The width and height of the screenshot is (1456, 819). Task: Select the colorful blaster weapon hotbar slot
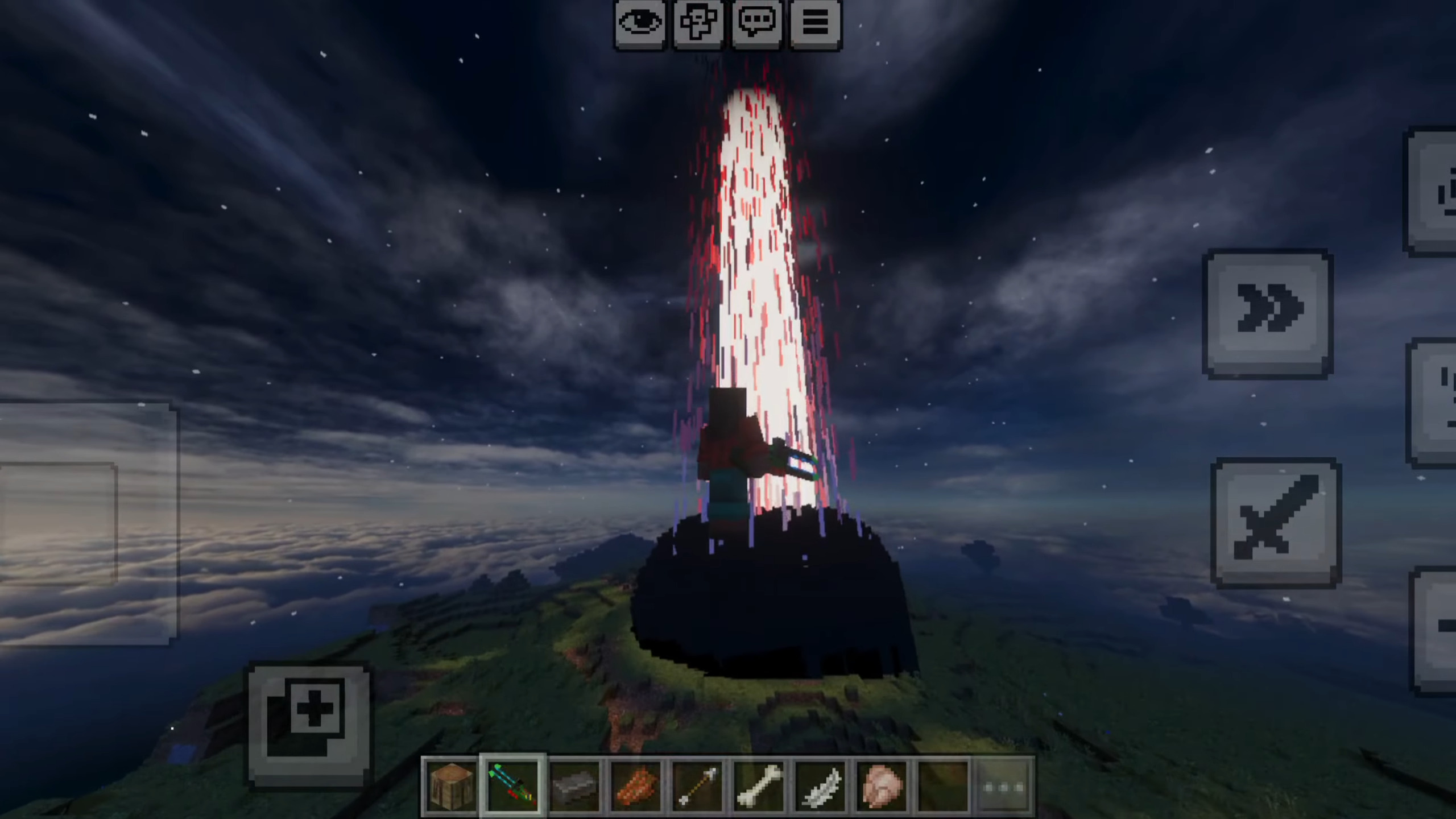click(513, 787)
